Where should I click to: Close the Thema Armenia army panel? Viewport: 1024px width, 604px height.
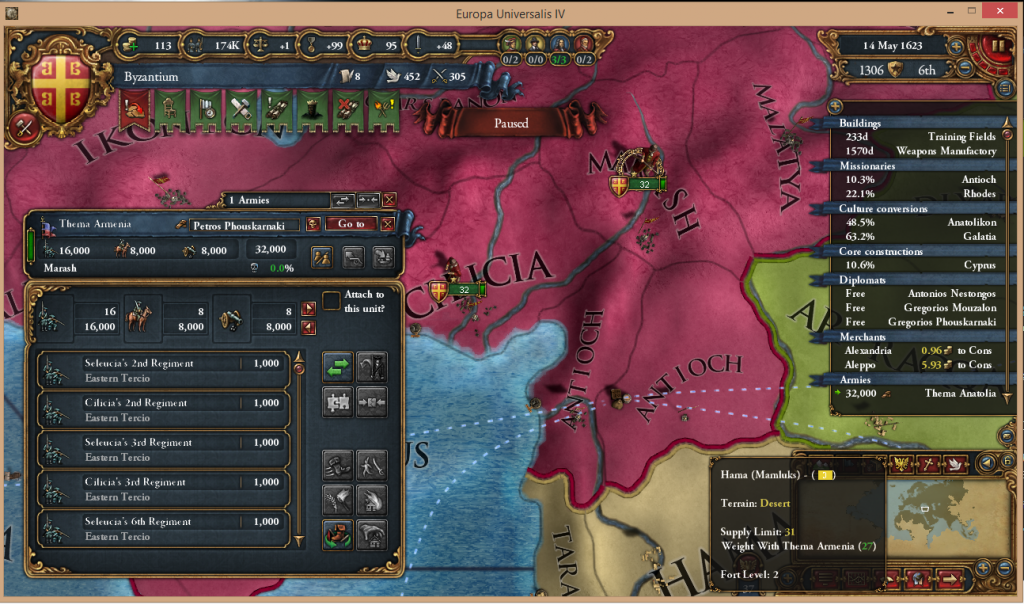pos(389,200)
